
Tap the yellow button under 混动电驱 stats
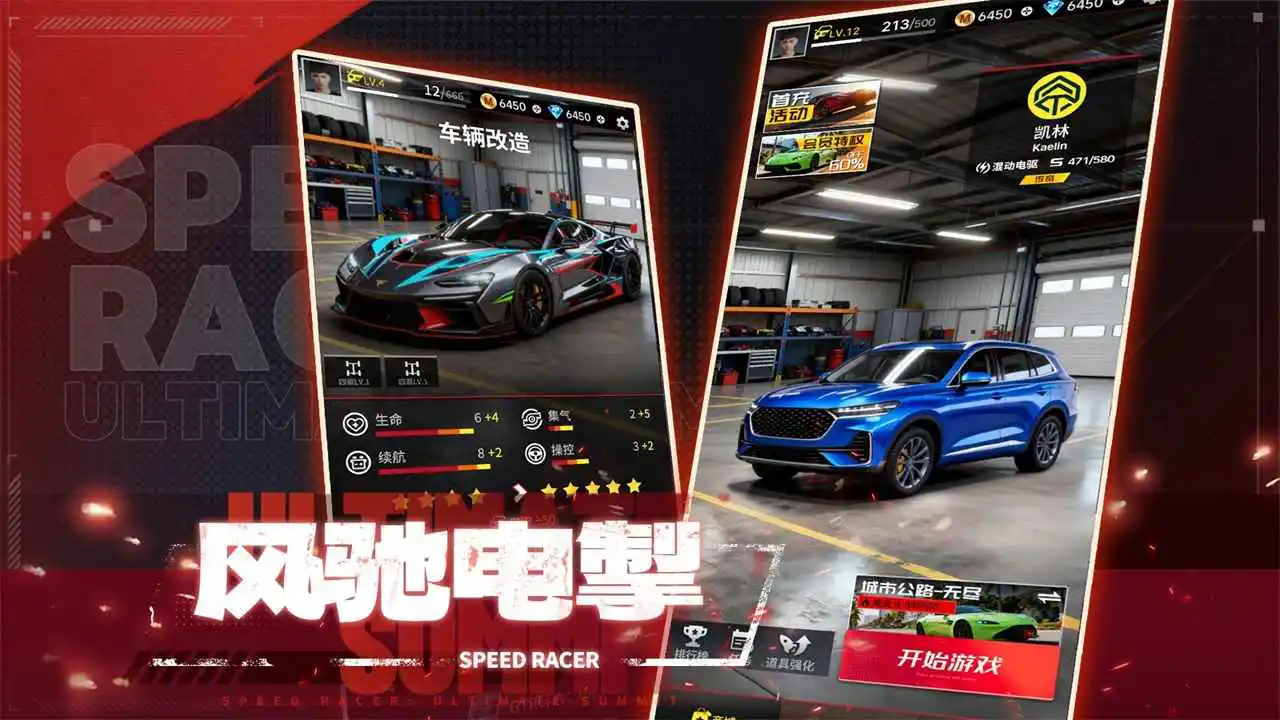click(x=1045, y=178)
